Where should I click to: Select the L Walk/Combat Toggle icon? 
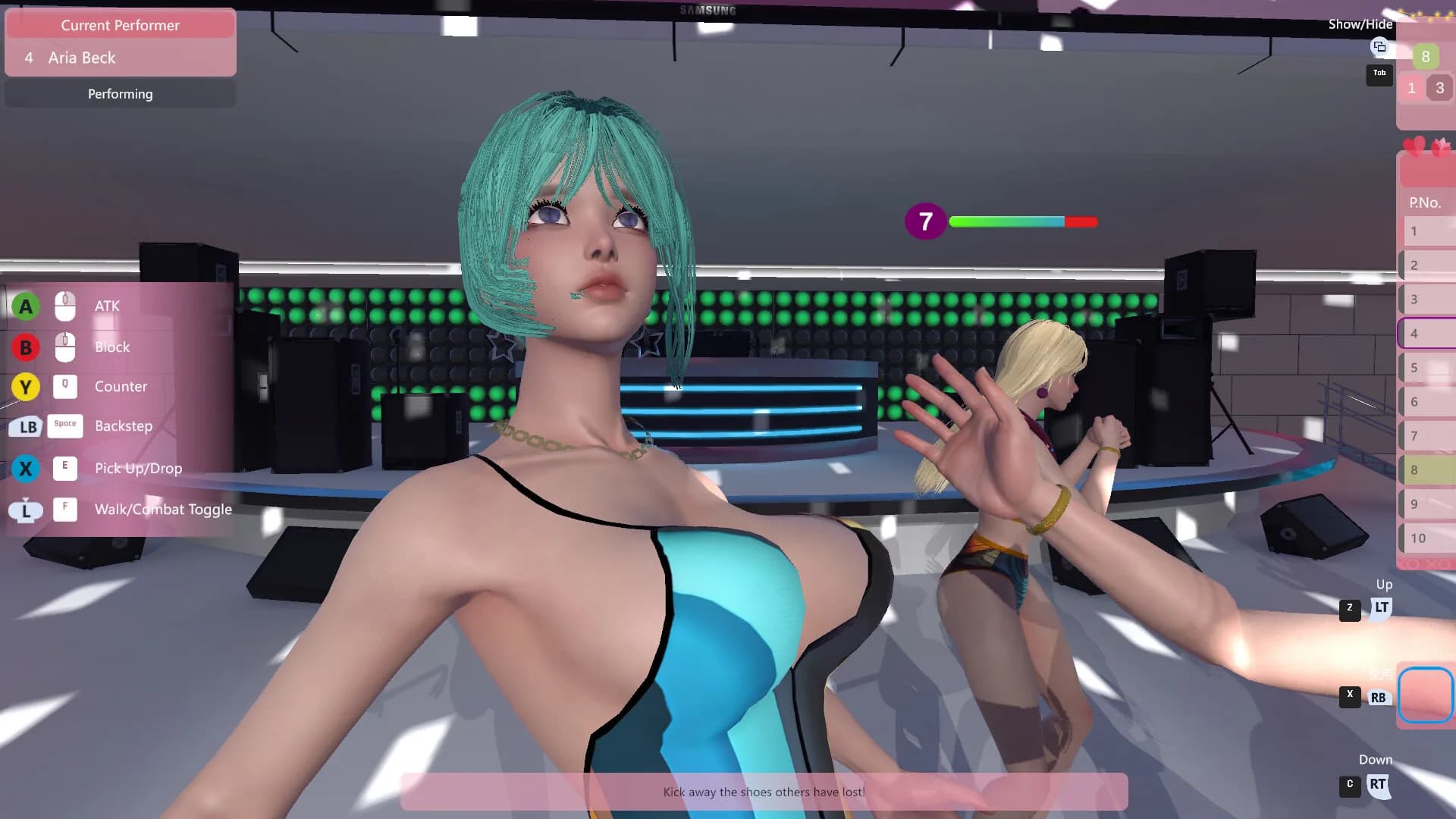pos(26,510)
